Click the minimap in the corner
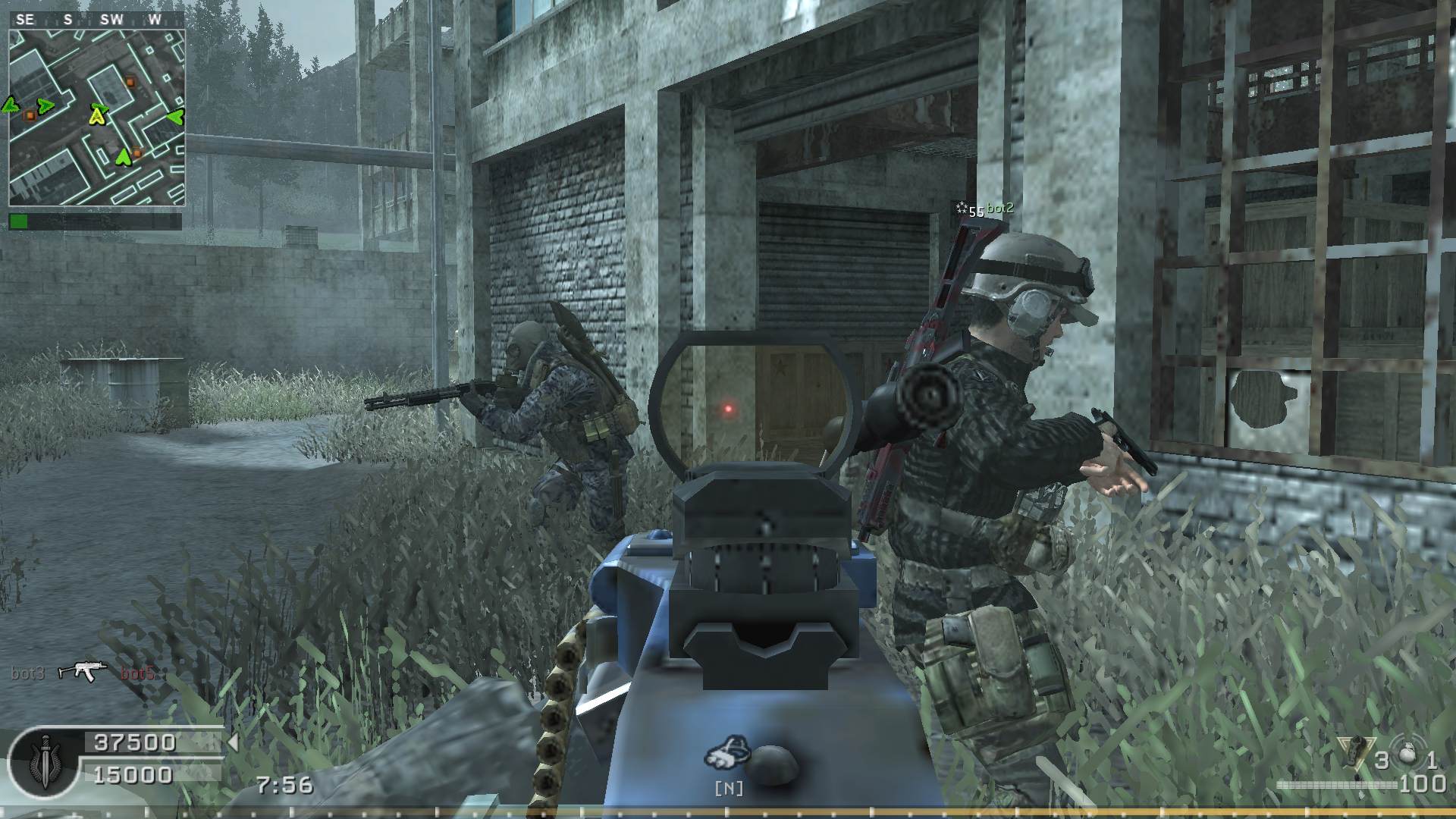 [97, 118]
